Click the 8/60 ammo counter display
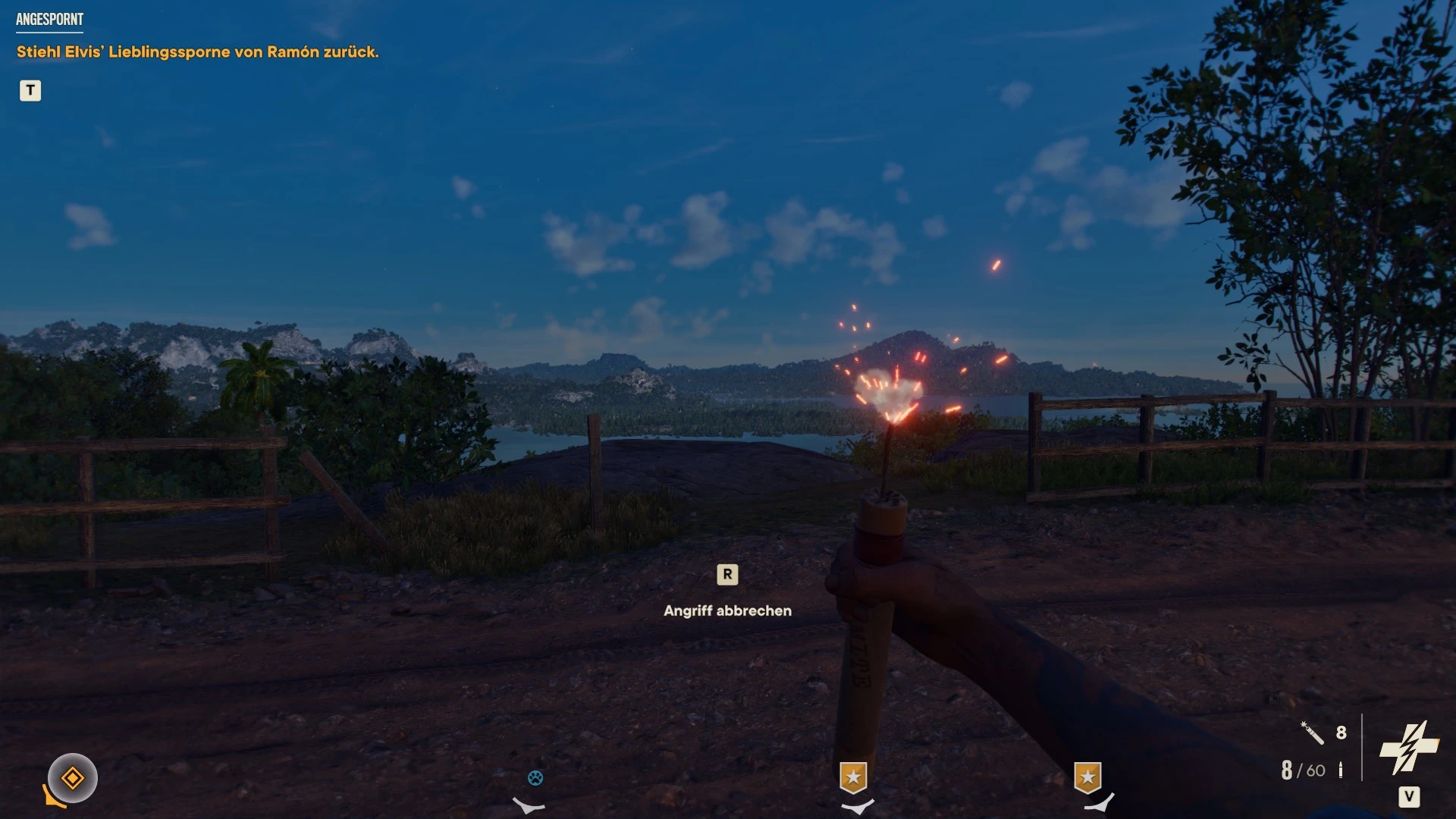 click(x=1301, y=770)
